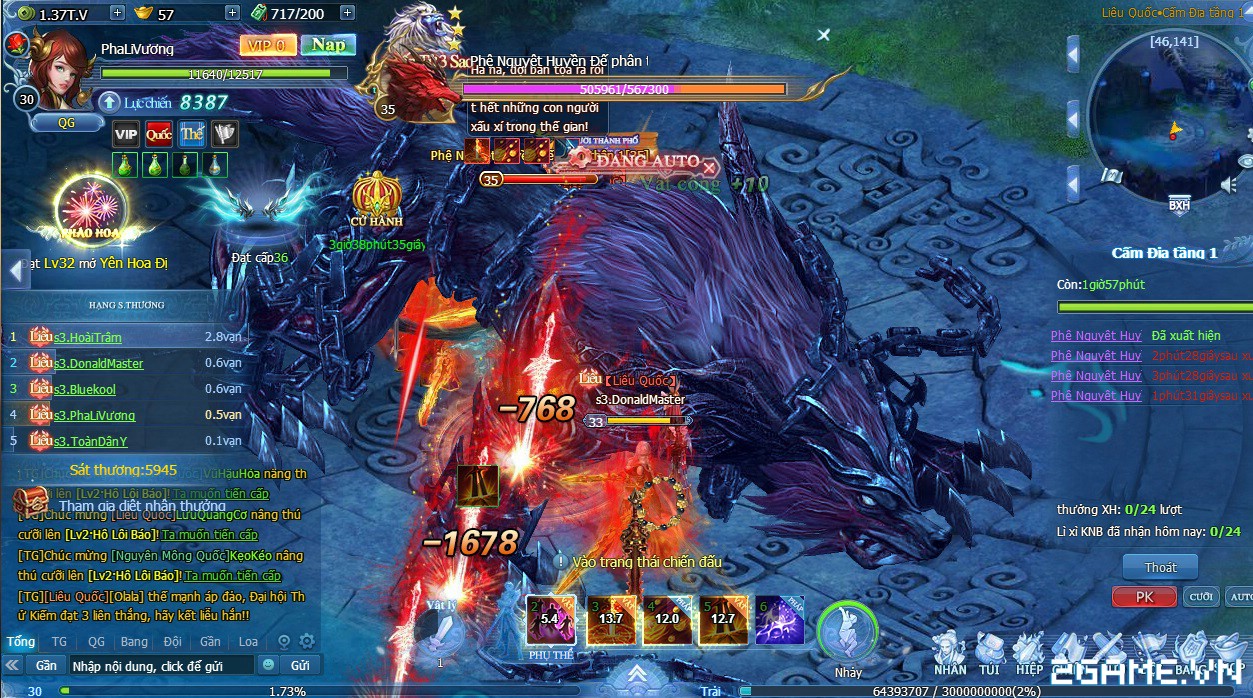The height and width of the screenshot is (698, 1253).
Task: Toggle the red PK mode button
Action: [x=1144, y=596]
